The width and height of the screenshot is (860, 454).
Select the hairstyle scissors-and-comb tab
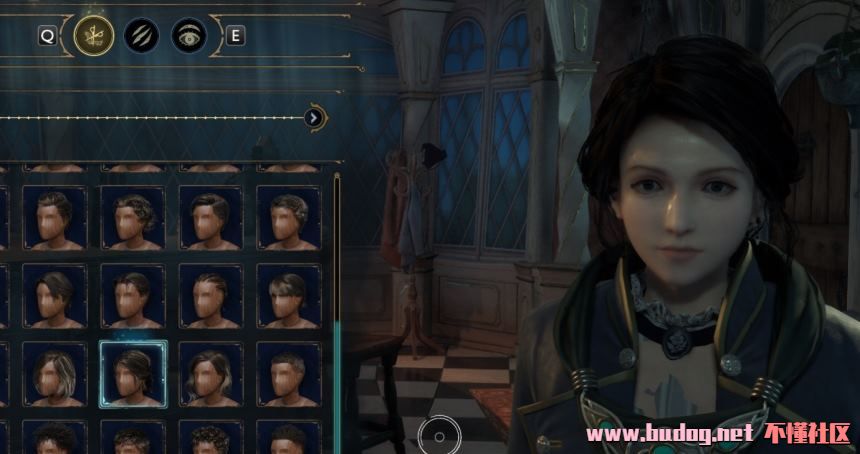pos(92,36)
